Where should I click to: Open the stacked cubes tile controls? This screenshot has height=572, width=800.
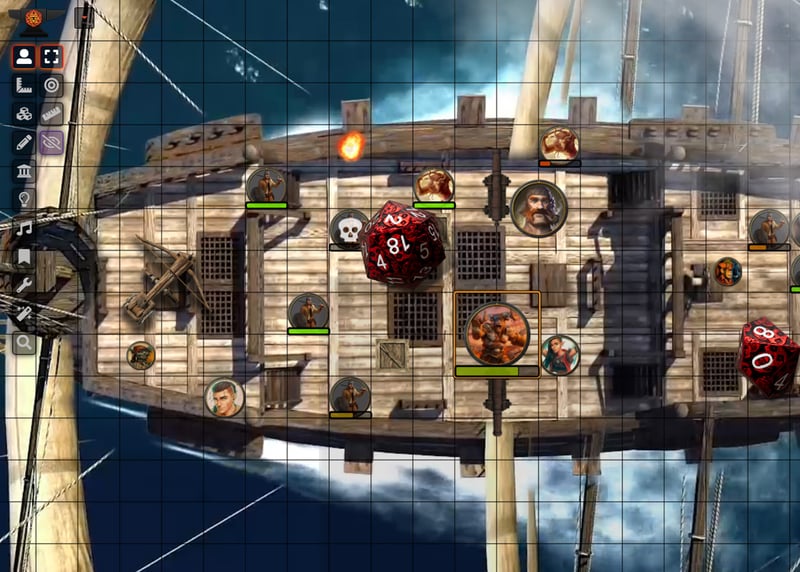coord(24,114)
